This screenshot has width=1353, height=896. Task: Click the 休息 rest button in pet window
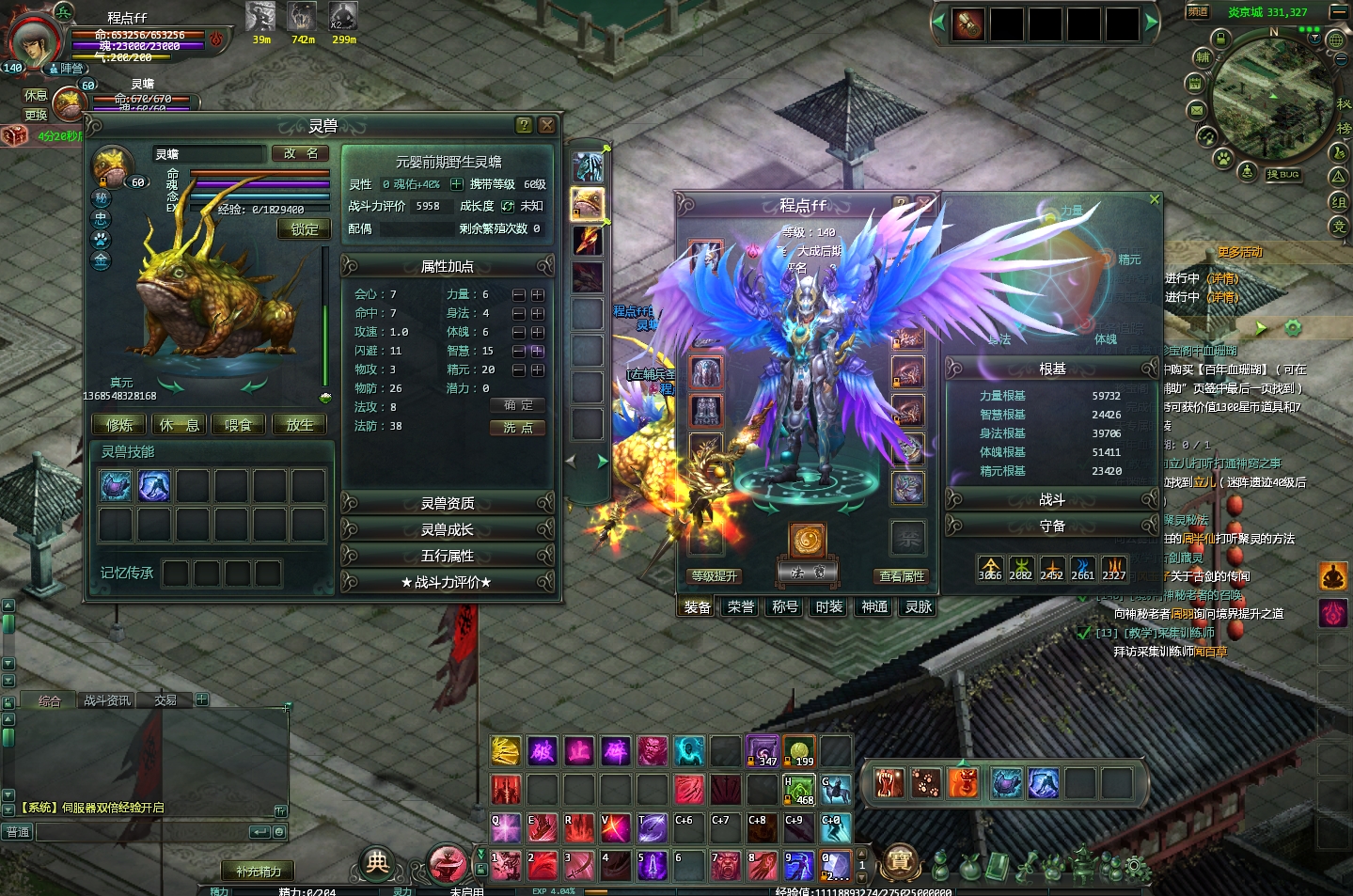click(179, 425)
